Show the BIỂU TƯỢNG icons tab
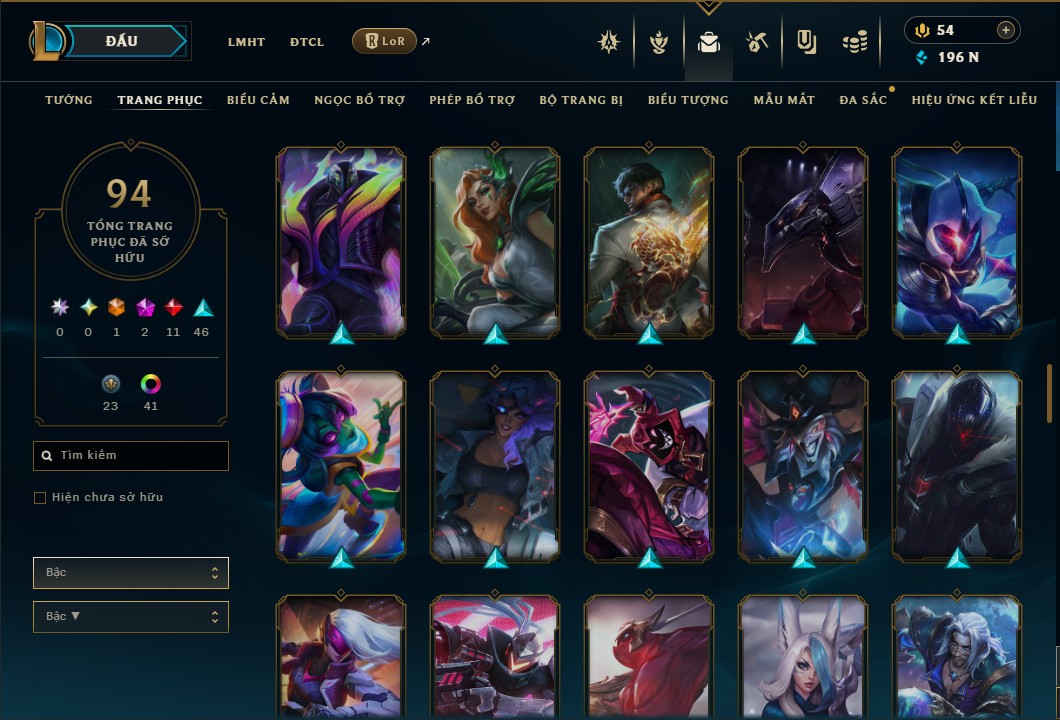 tap(688, 100)
